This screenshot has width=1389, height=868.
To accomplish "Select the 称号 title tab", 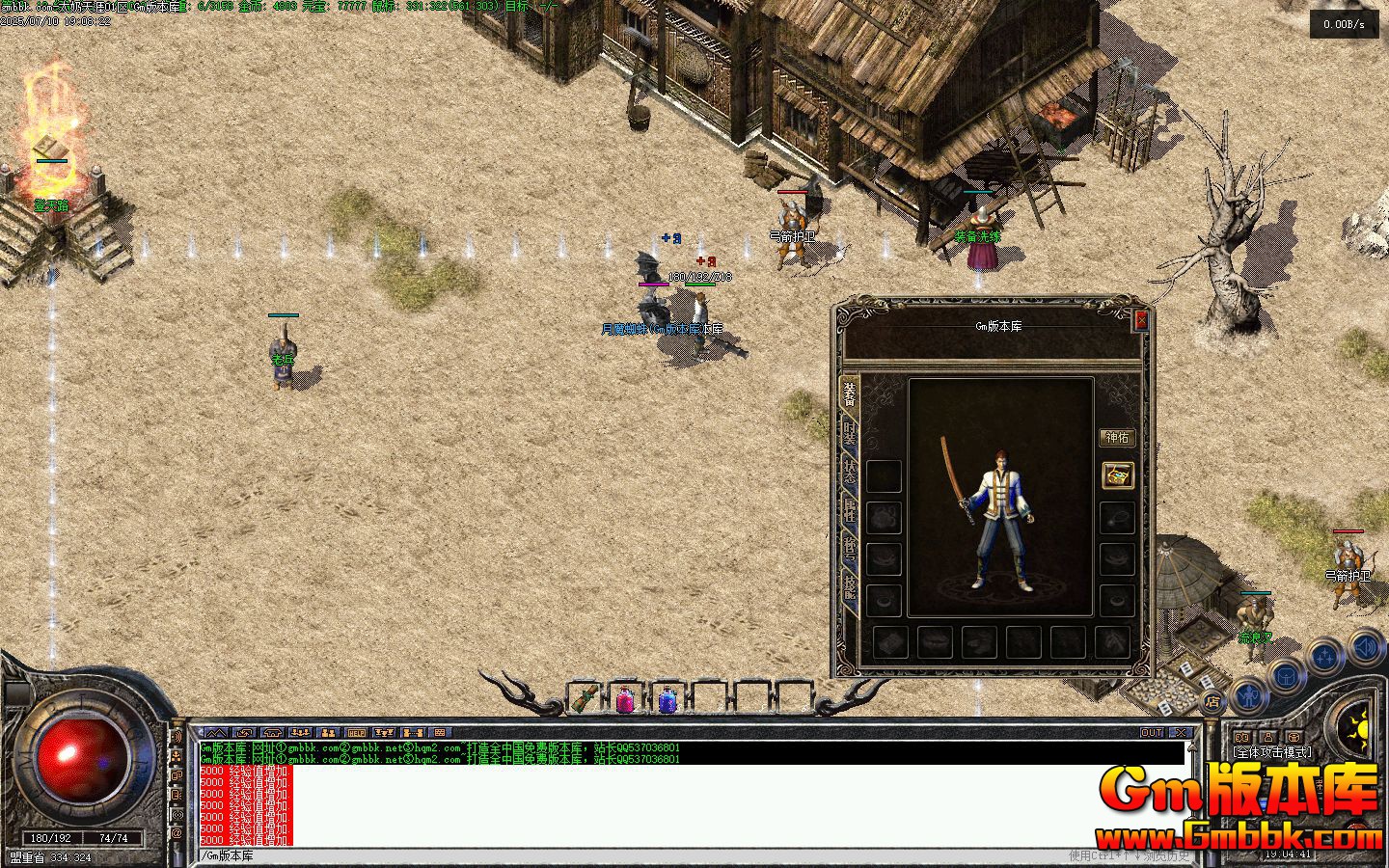I will (x=850, y=548).
